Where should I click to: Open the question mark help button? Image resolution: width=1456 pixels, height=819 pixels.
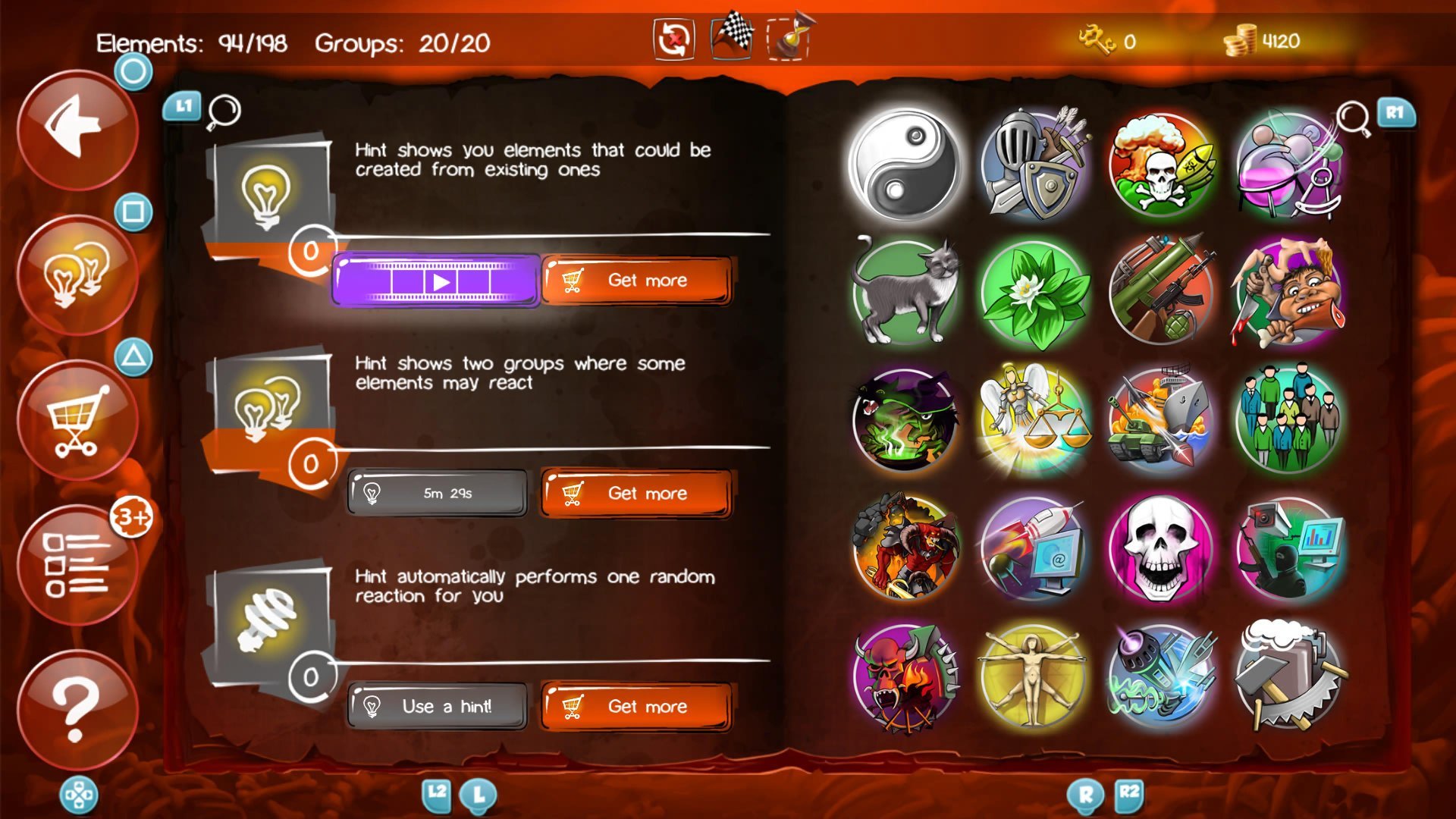click(77, 709)
